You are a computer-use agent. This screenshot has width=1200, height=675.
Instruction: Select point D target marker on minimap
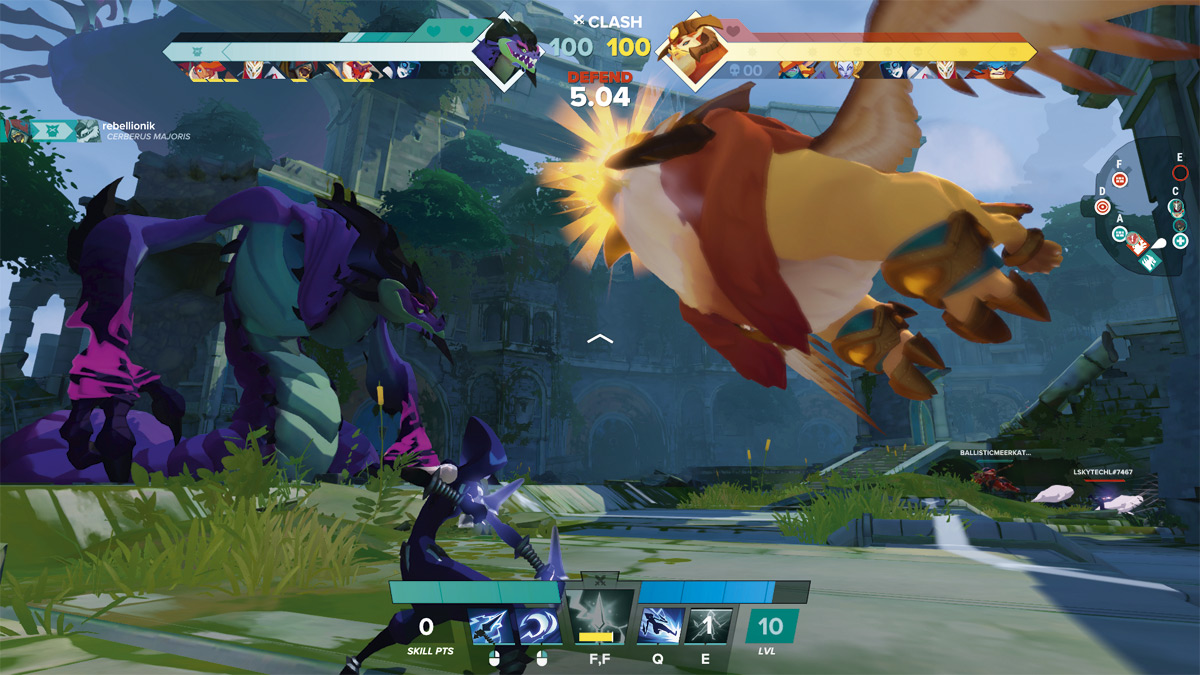point(1103,207)
